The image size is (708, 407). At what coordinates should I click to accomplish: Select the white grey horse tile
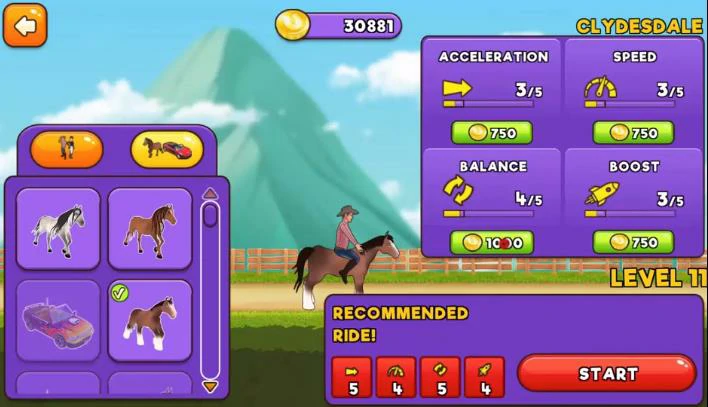[x=58, y=229]
